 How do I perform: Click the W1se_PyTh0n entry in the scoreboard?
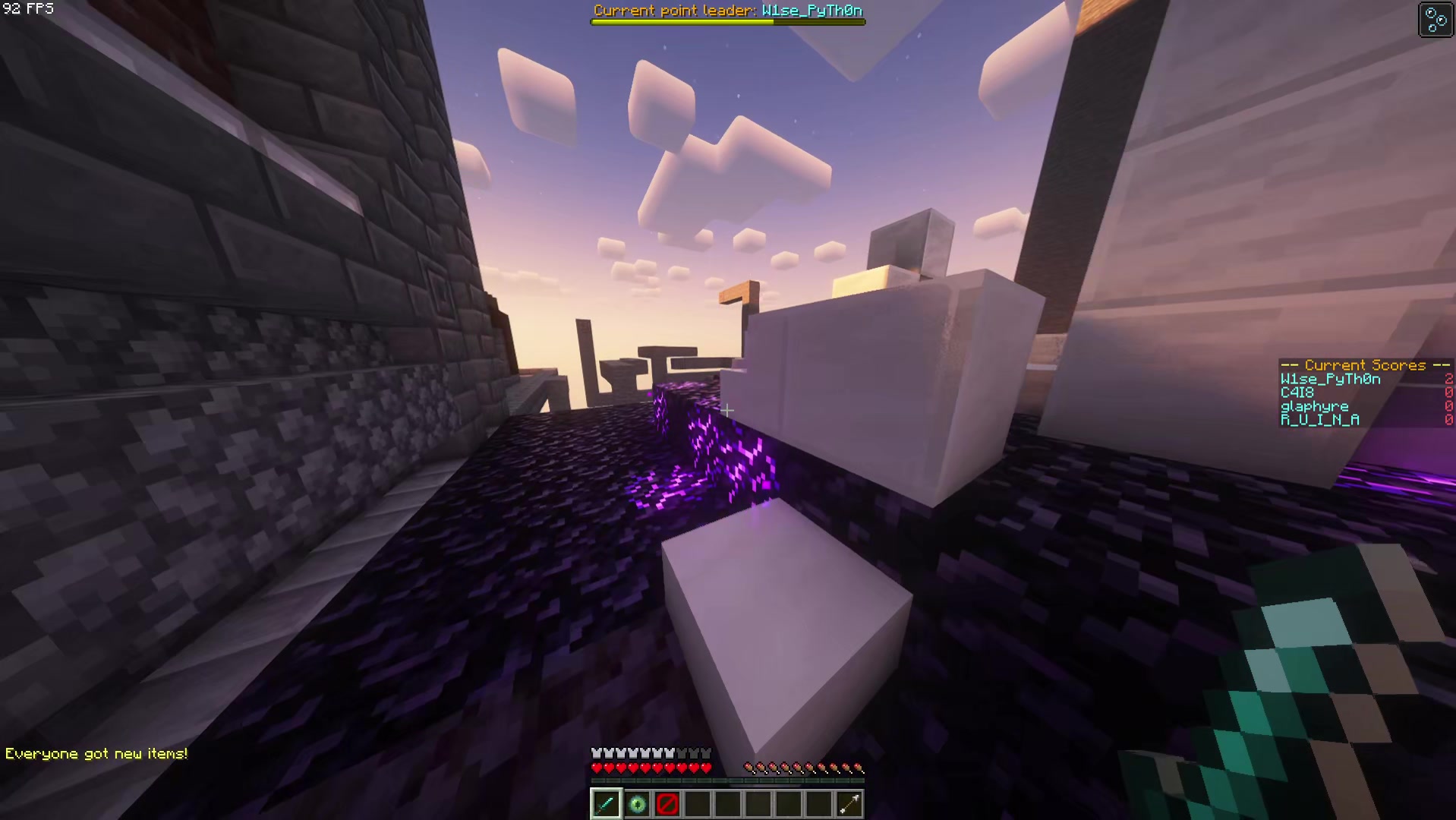coord(1330,380)
